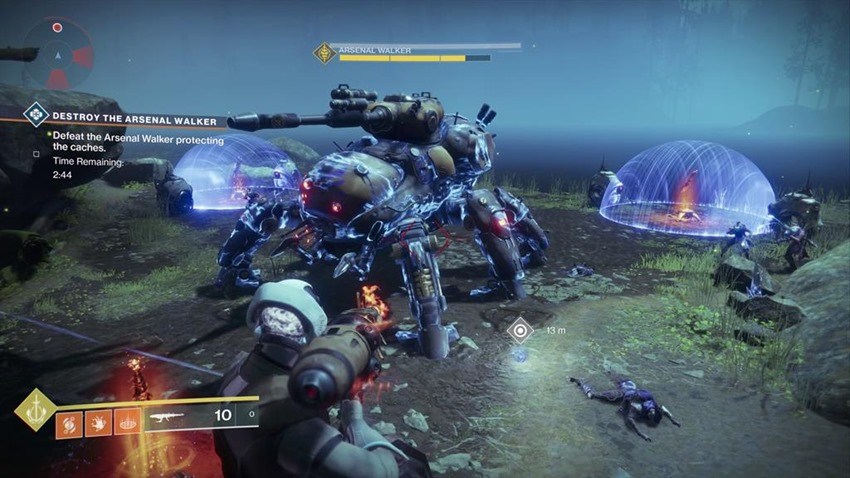
Task: Activate the yellow diamond super ability icon
Action: click(x=36, y=409)
